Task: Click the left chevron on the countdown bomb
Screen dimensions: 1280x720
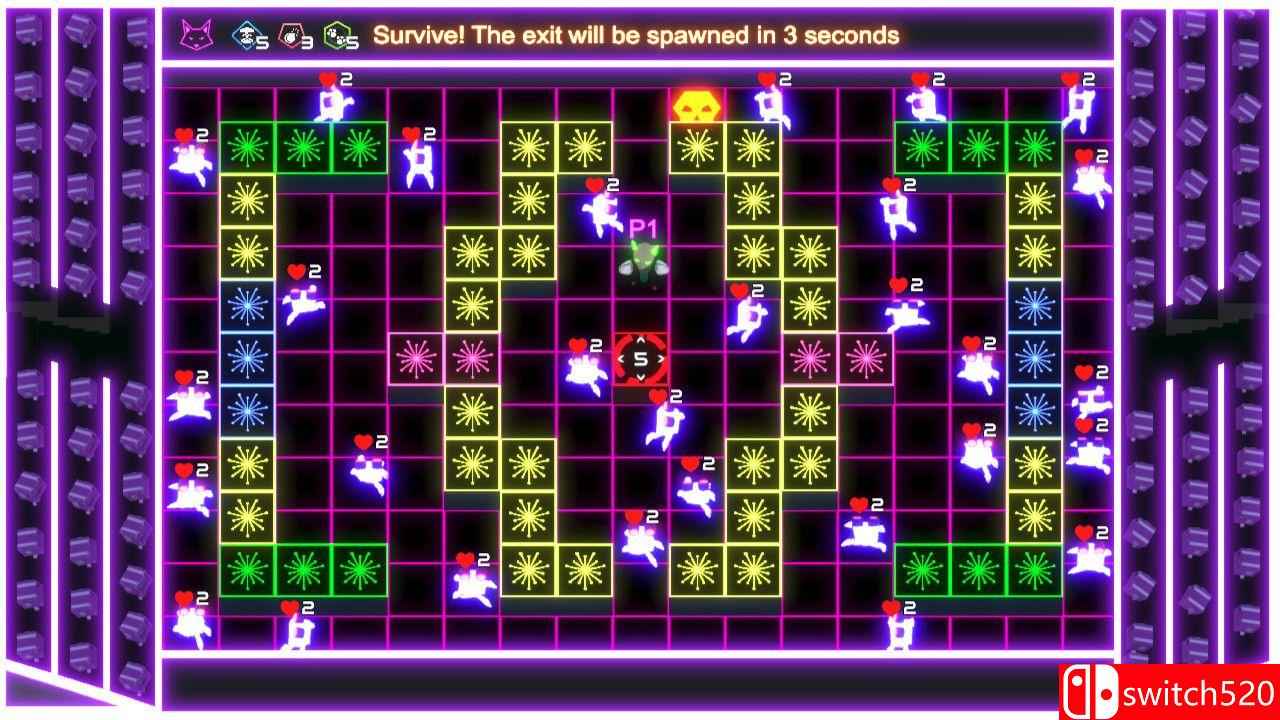Action: click(621, 358)
